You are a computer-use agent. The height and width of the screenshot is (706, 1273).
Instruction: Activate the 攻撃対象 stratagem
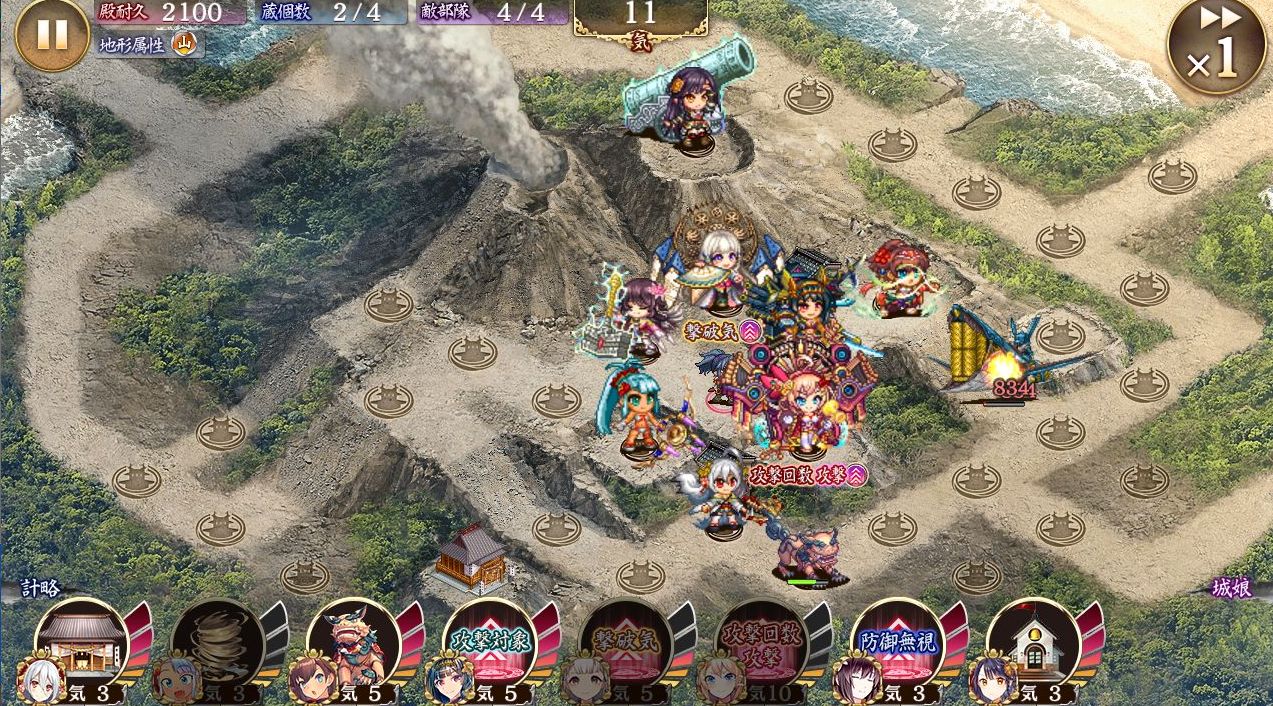(489, 640)
